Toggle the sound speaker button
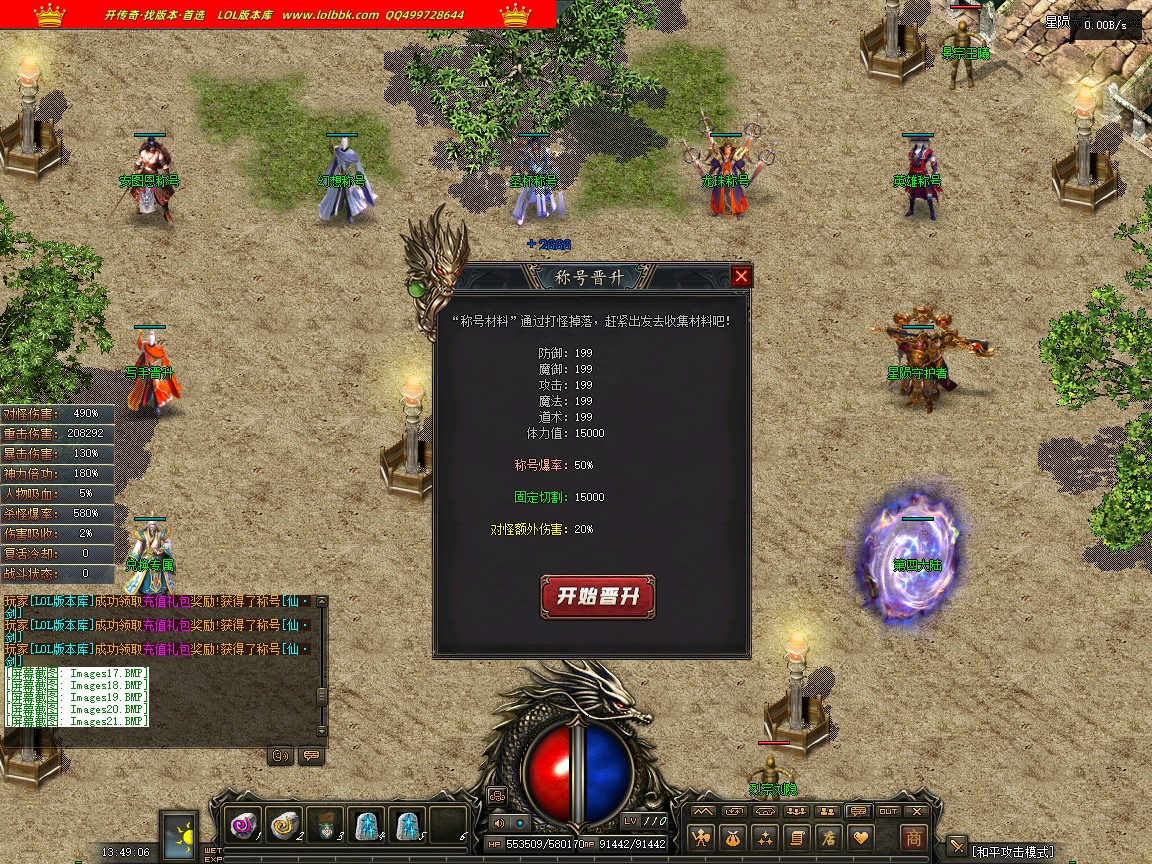Viewport: 1152px width, 864px height. coord(499,822)
